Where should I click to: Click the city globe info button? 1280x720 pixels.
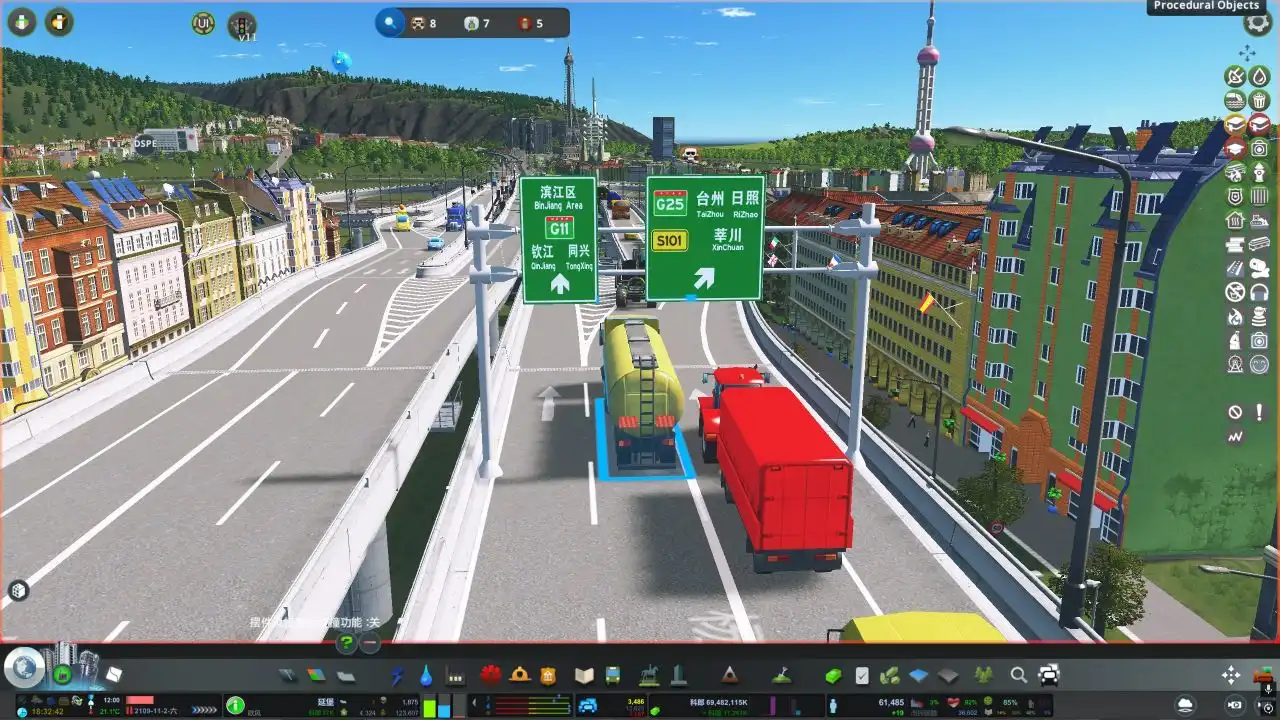coord(22,667)
